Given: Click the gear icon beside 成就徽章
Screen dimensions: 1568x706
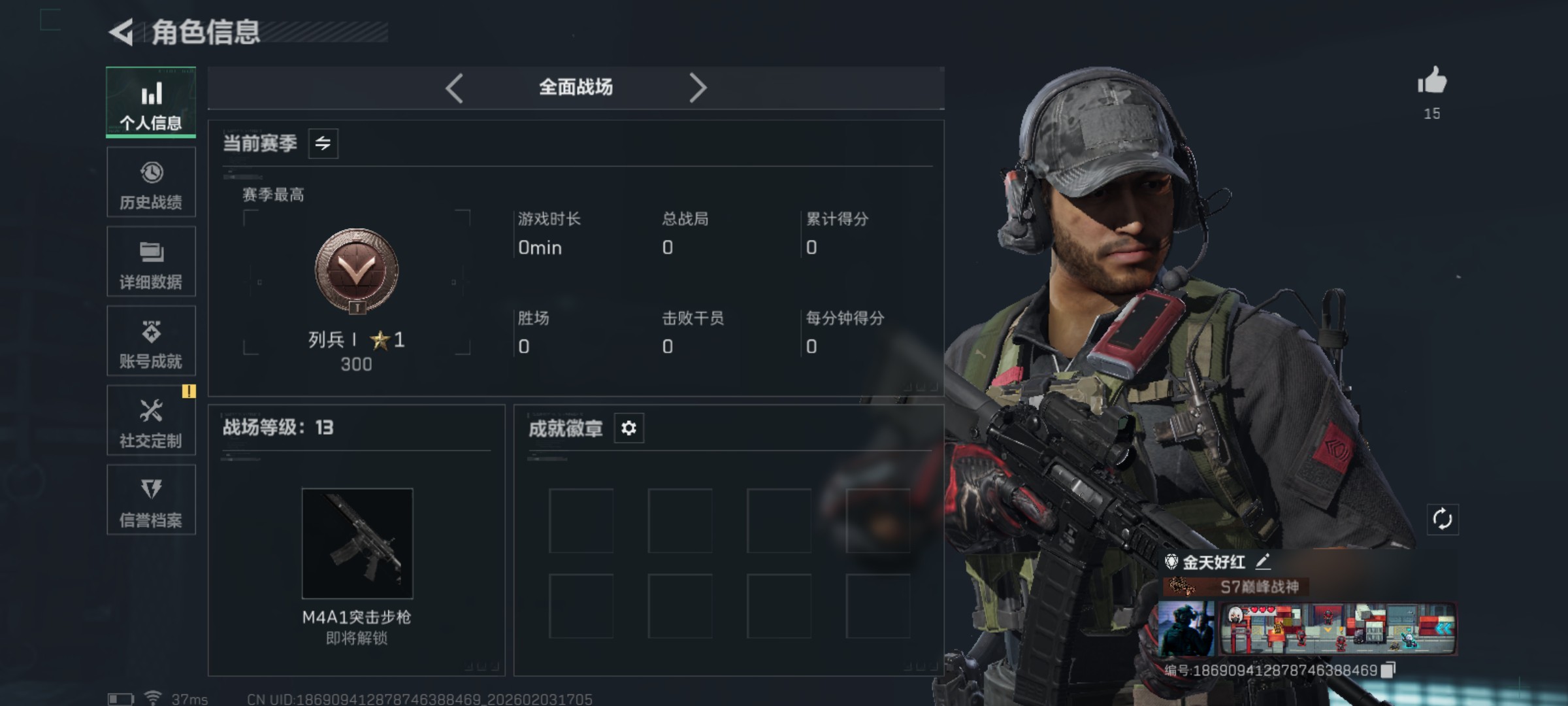Looking at the screenshot, I should point(629,428).
